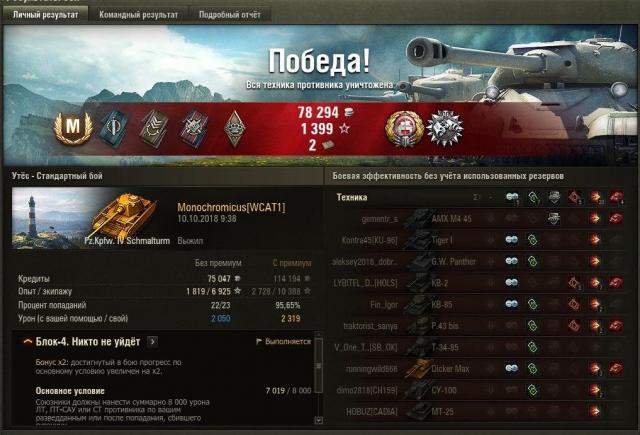Select the Личный результат tab
Viewport: 640px width, 435px height.
(x=44, y=16)
